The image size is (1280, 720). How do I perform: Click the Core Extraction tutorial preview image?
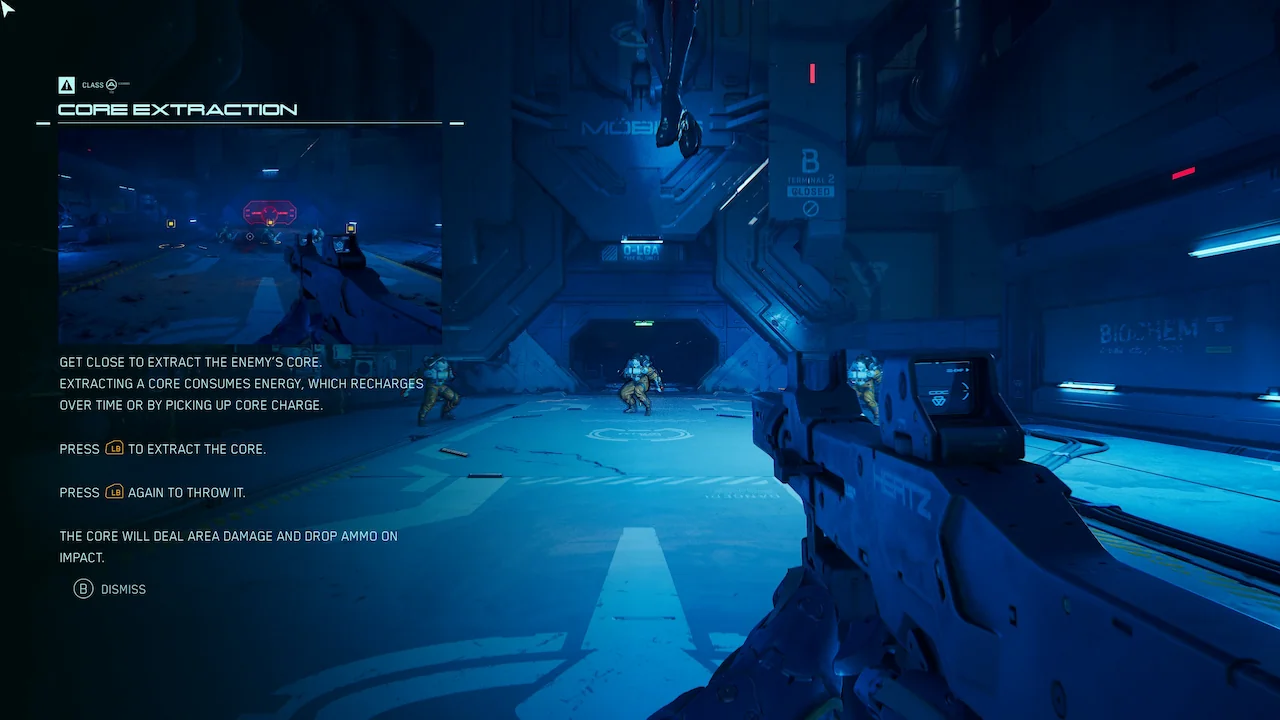[250, 236]
